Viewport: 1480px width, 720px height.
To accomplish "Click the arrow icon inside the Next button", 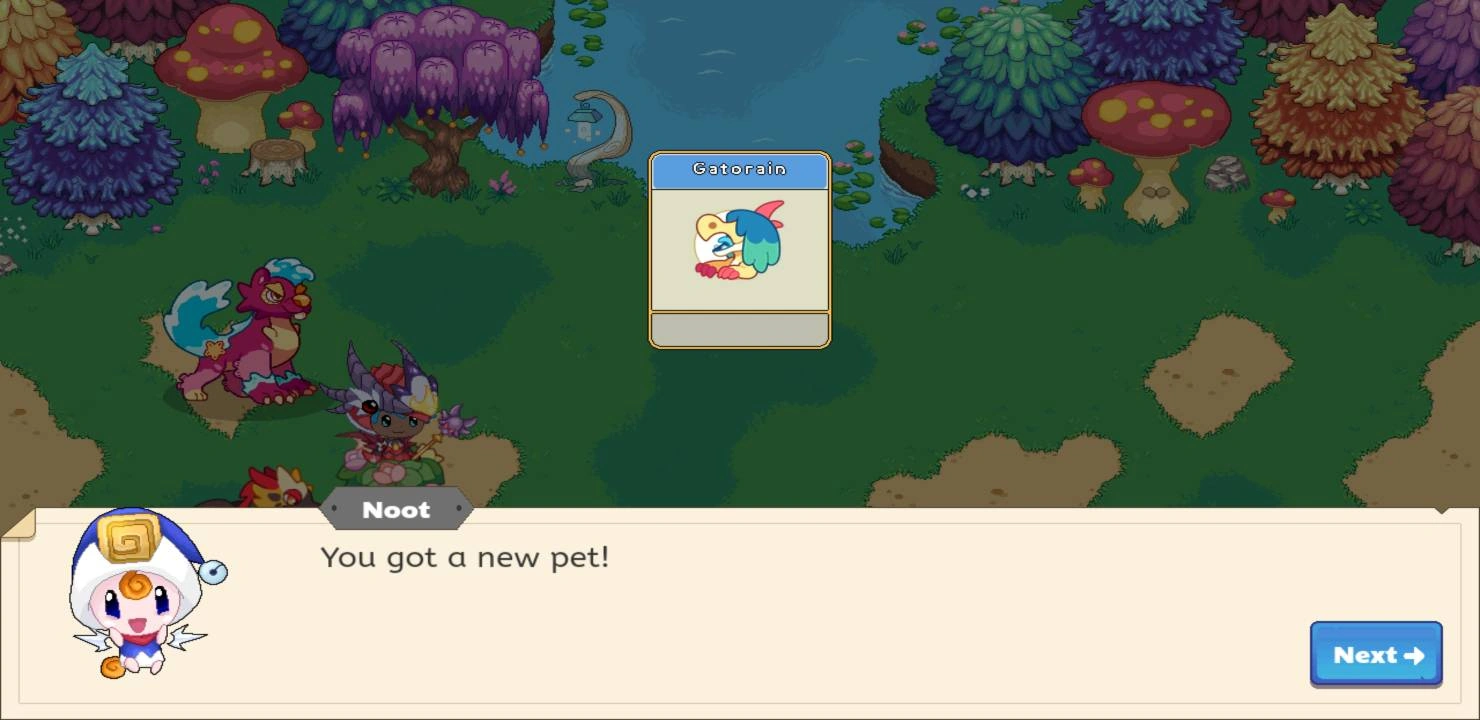I will (x=1412, y=656).
